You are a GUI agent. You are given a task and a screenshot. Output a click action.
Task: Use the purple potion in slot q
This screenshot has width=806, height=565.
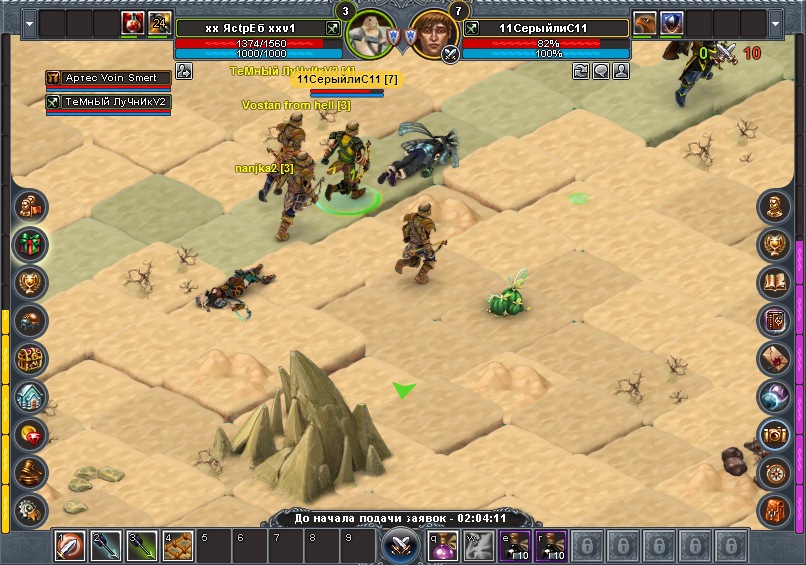tap(442, 546)
